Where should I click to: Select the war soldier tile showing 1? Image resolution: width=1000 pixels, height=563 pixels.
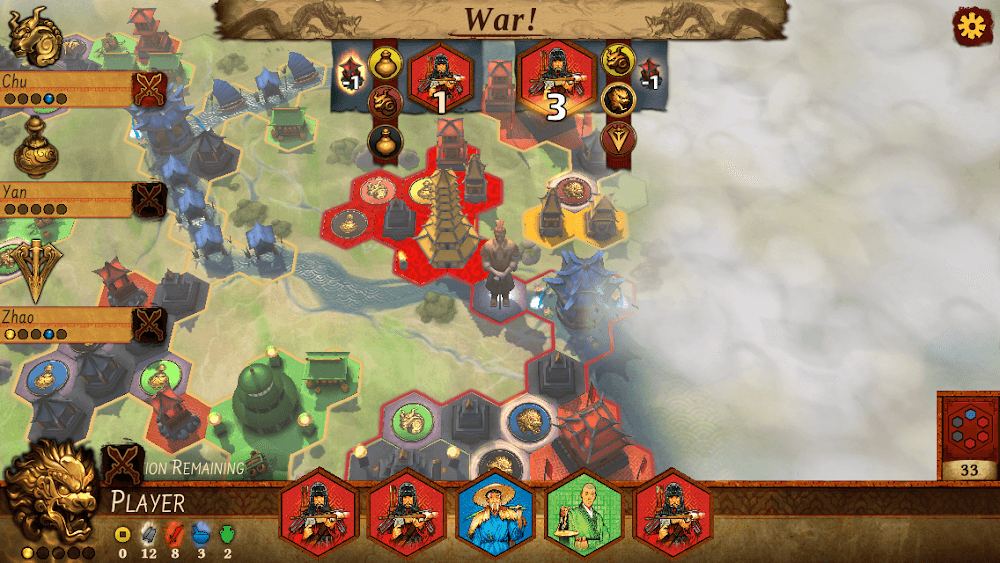(x=438, y=79)
